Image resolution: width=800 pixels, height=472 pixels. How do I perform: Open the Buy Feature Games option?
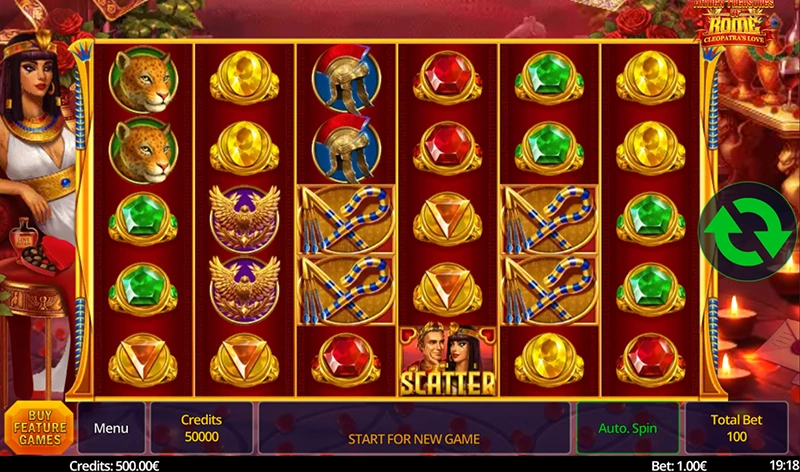pos(38,427)
